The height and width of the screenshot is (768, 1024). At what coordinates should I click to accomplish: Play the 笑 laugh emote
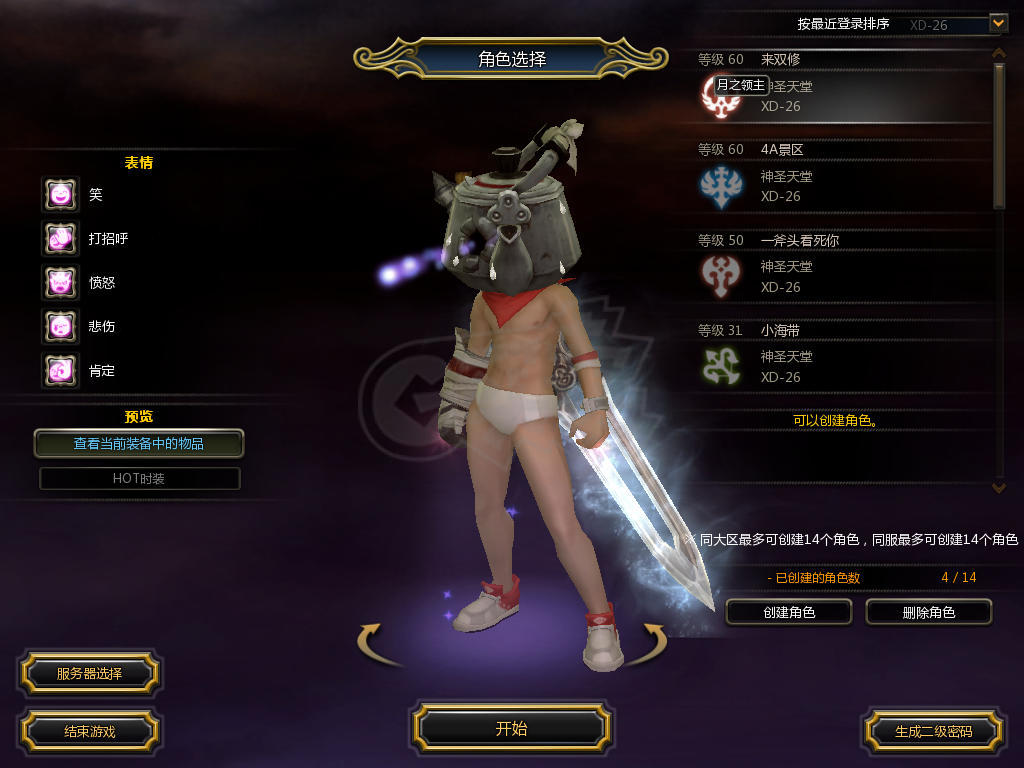pos(60,195)
